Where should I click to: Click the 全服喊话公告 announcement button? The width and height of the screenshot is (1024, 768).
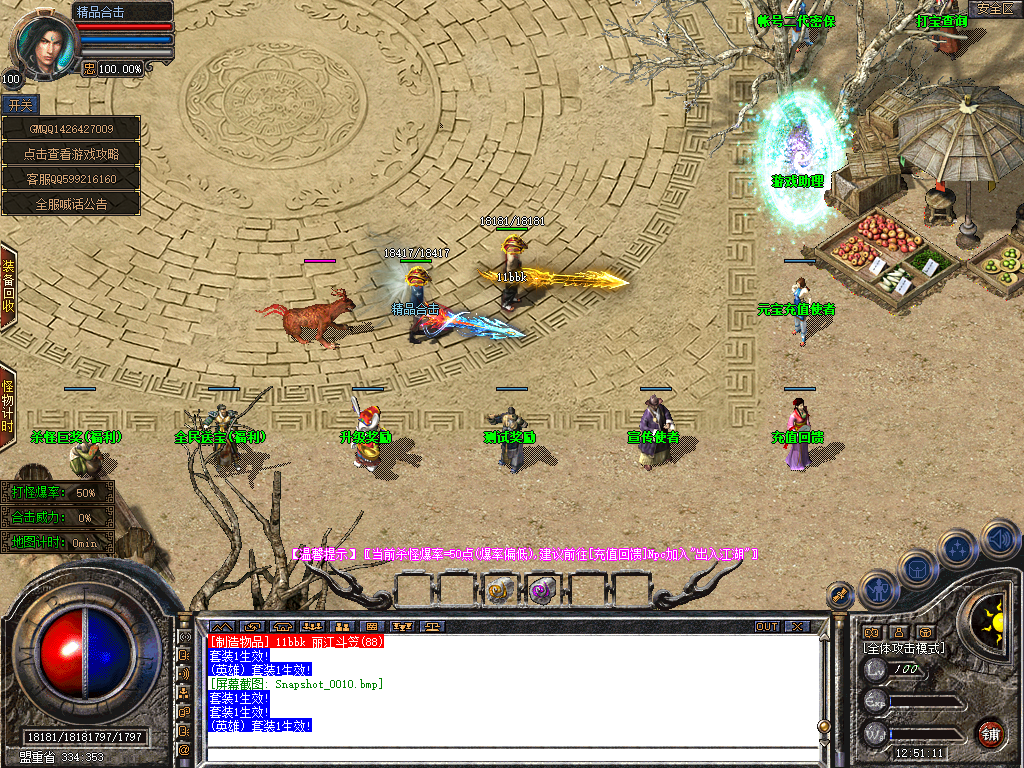point(71,203)
